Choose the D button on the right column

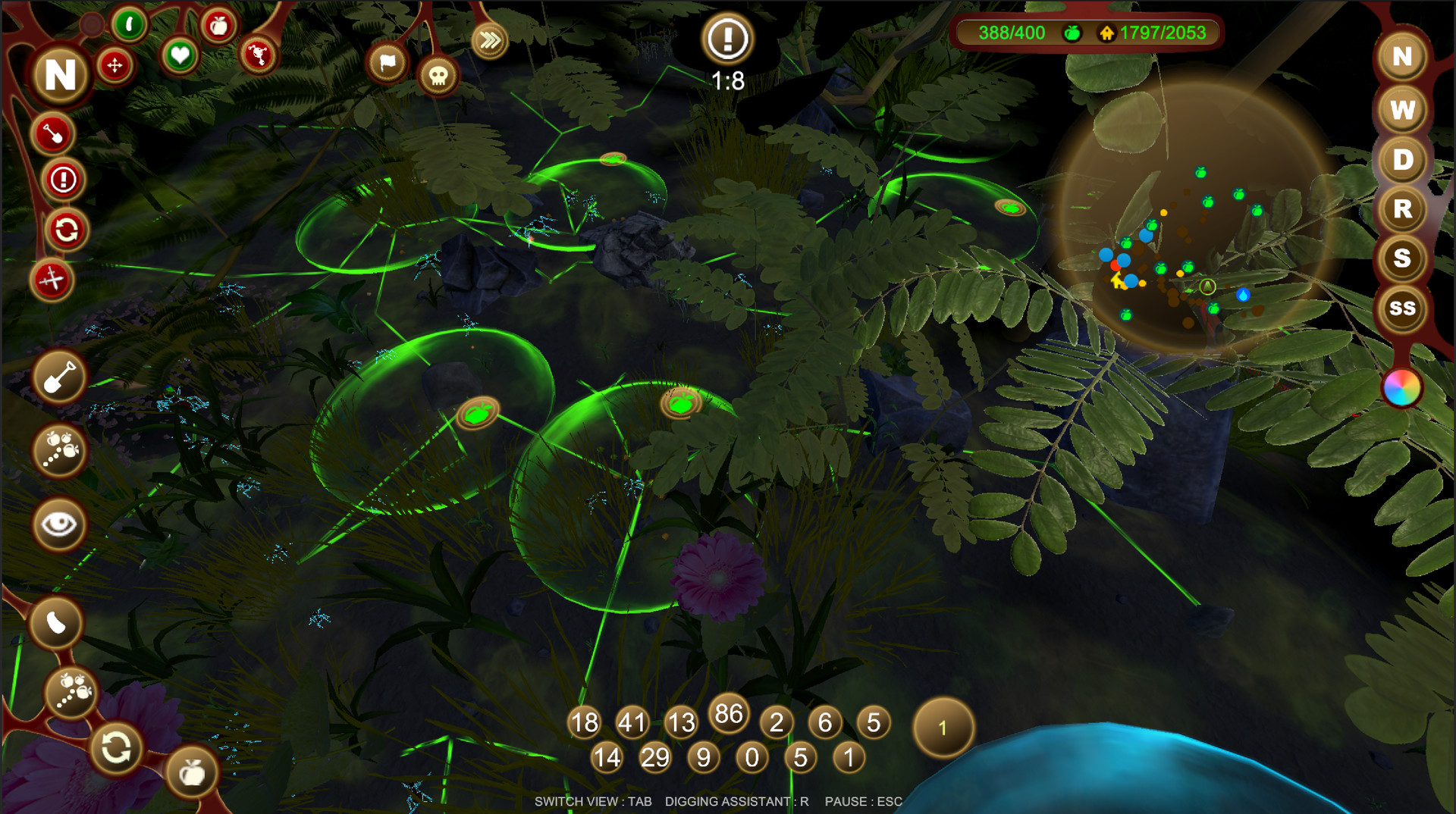(1402, 160)
